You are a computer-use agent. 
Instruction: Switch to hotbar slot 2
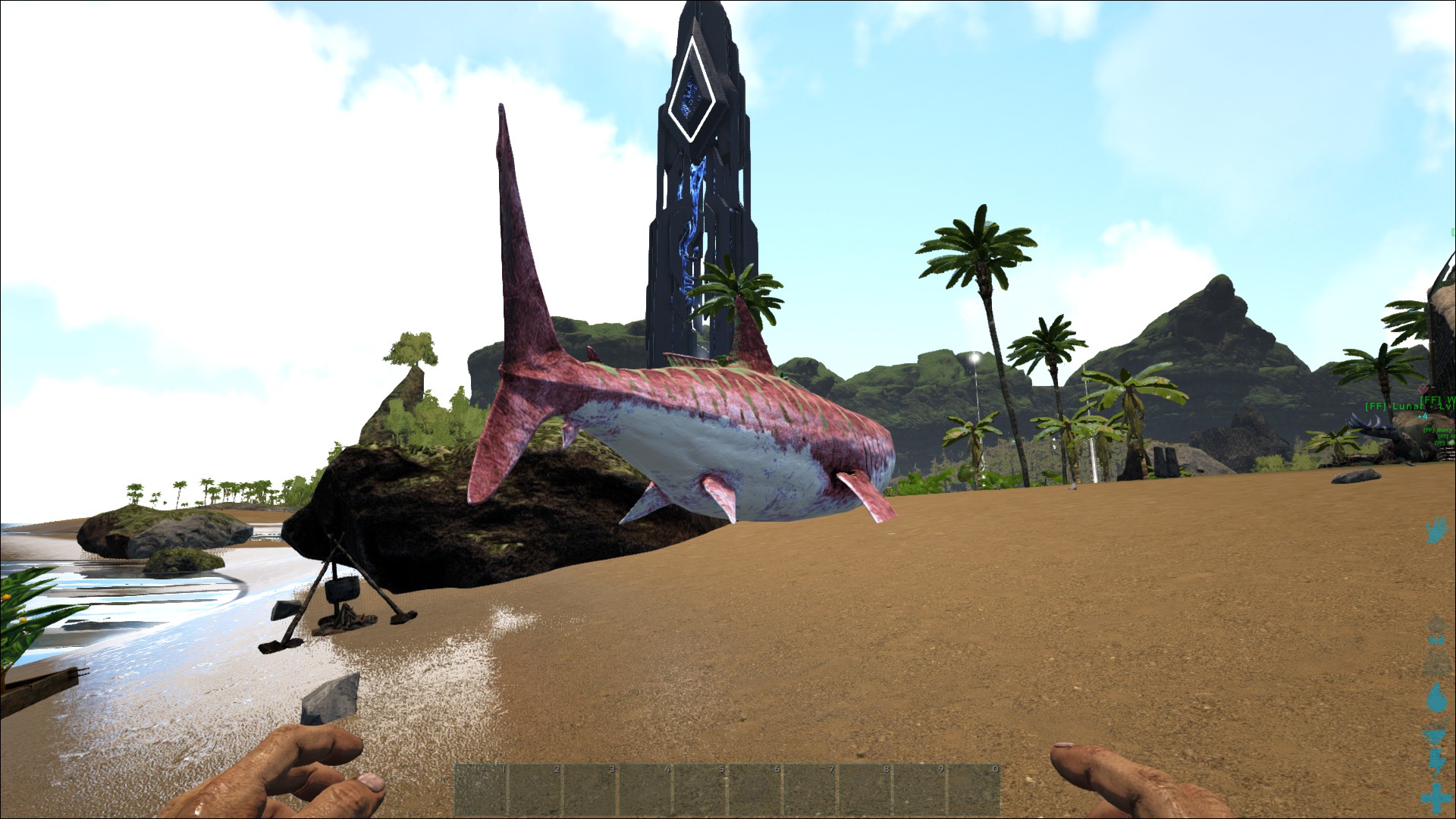point(533,790)
